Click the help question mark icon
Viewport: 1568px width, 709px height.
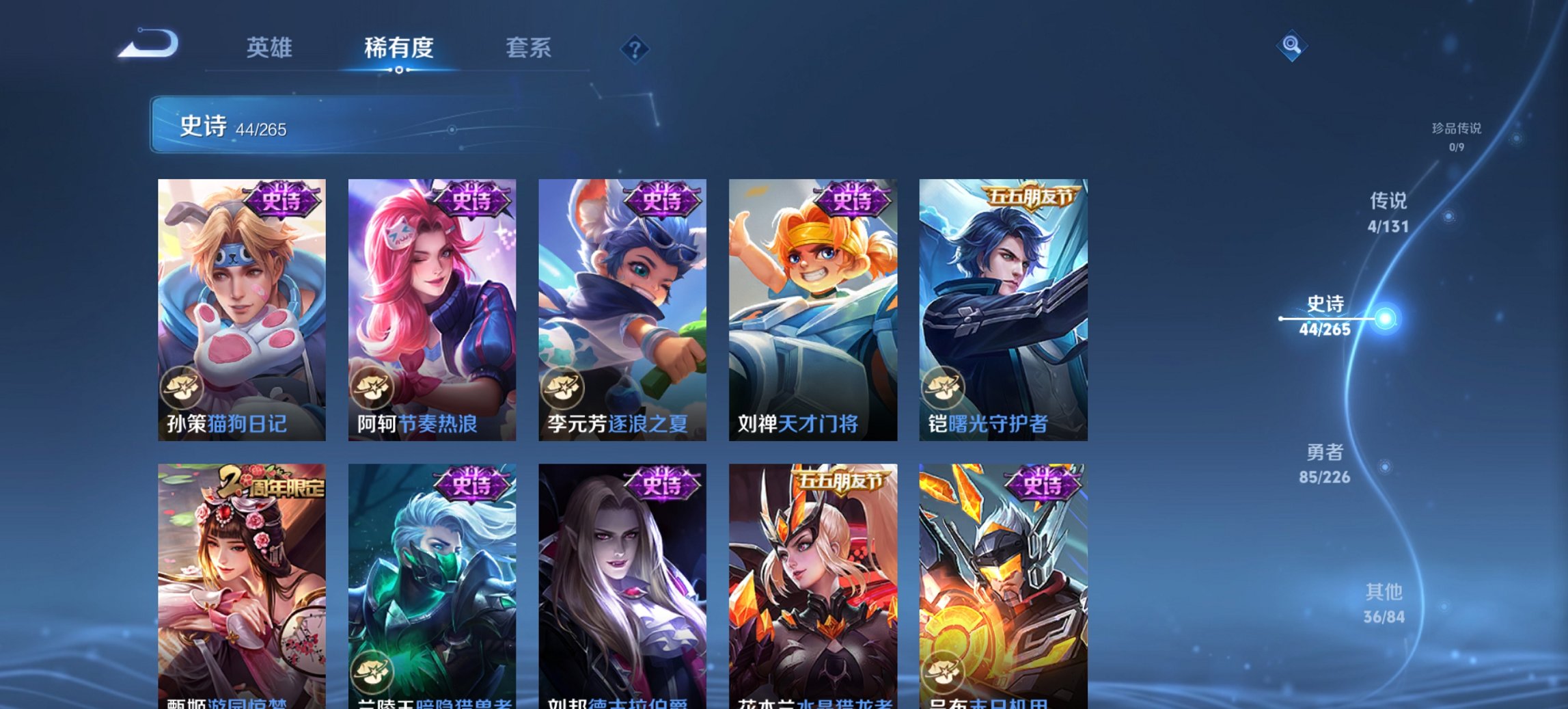634,49
